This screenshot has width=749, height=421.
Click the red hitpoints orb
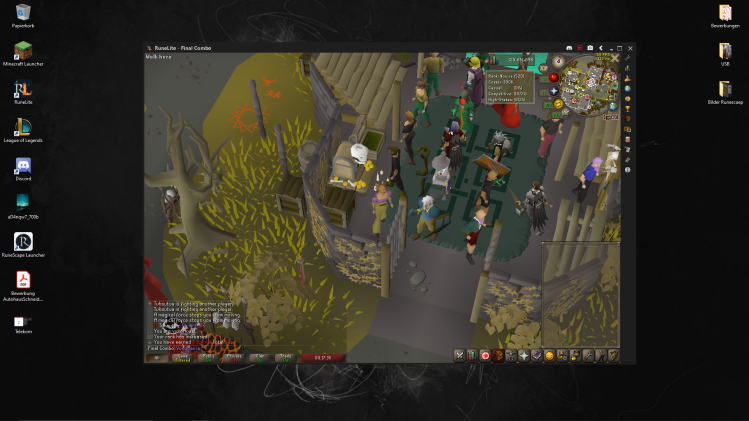click(553, 77)
